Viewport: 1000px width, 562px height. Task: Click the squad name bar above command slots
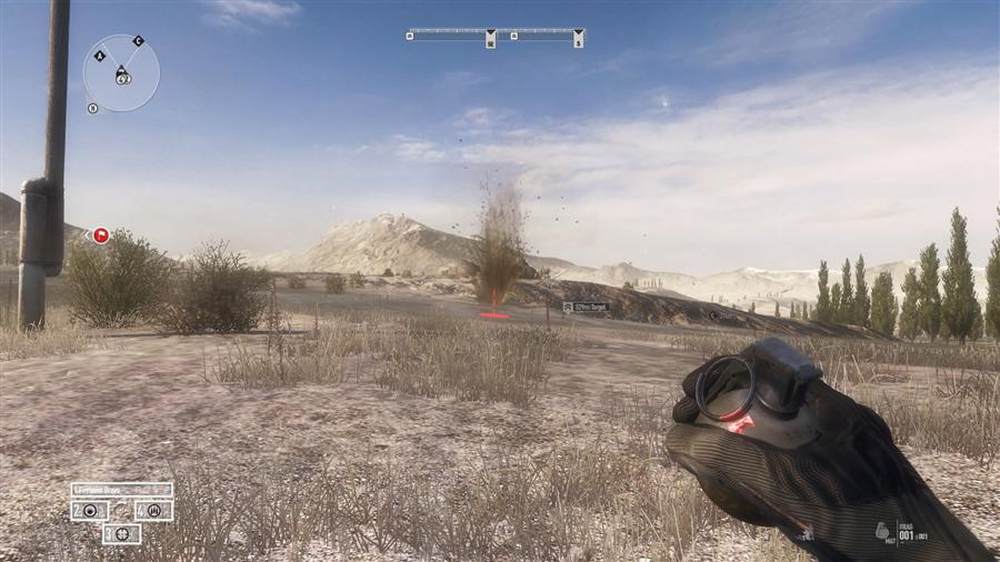(x=121, y=490)
